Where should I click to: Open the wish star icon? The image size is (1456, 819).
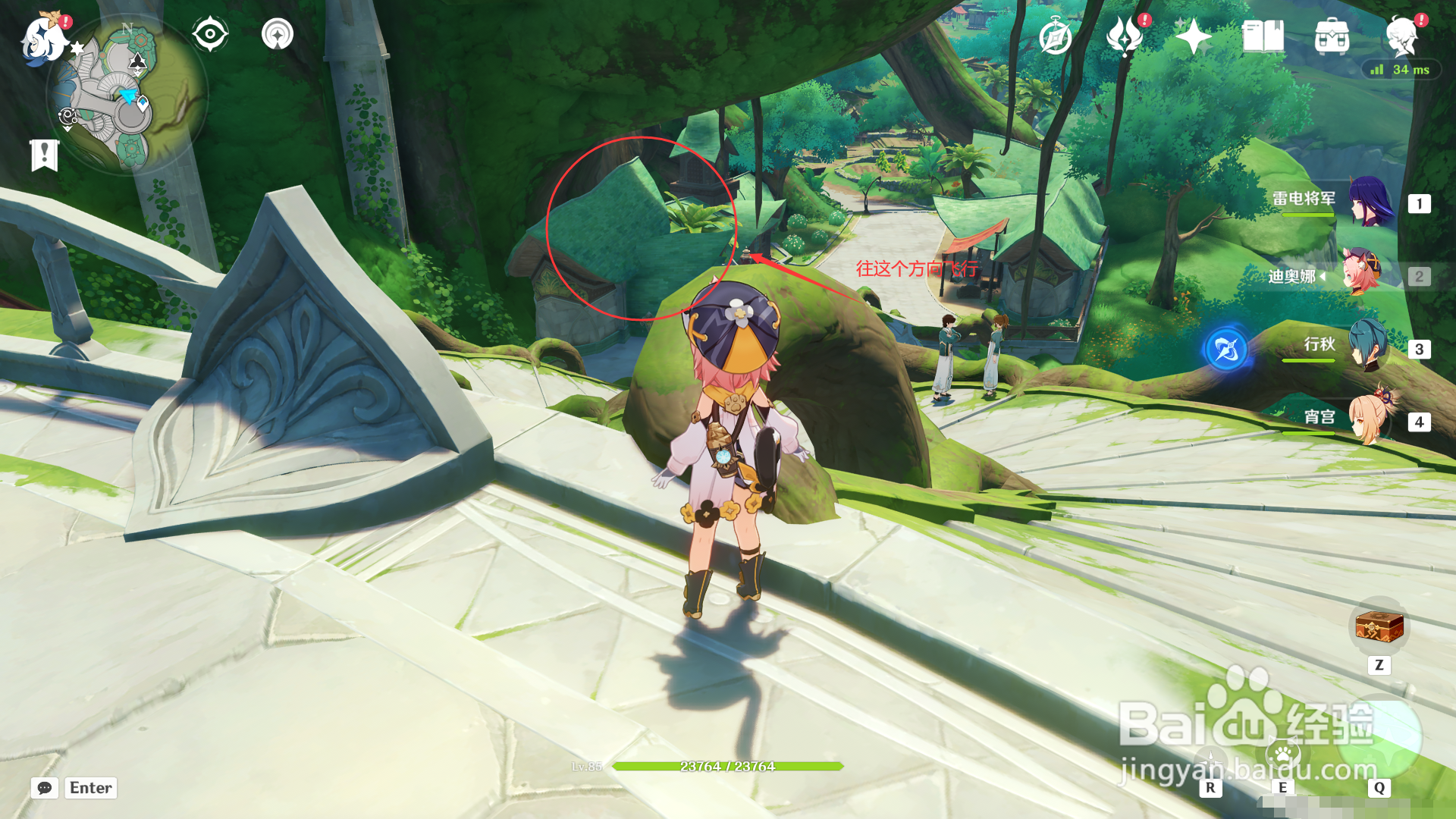(1193, 36)
